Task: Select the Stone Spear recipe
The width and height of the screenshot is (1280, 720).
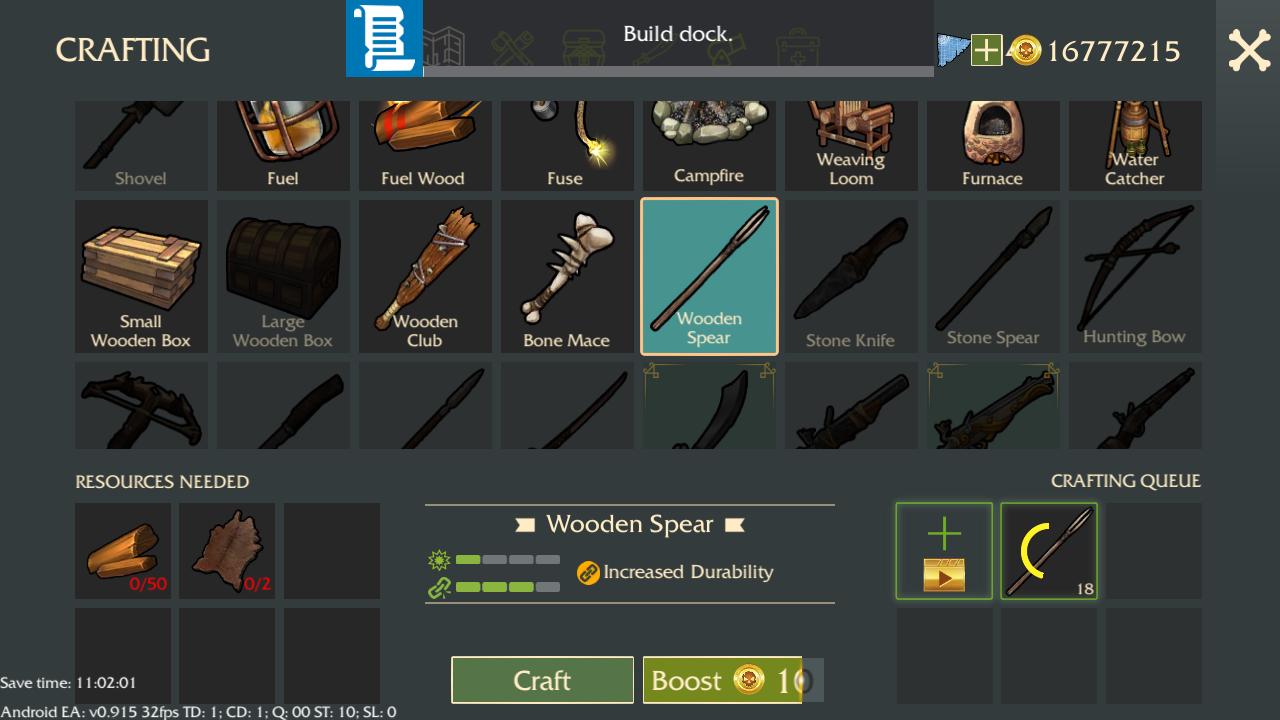Action: point(993,276)
